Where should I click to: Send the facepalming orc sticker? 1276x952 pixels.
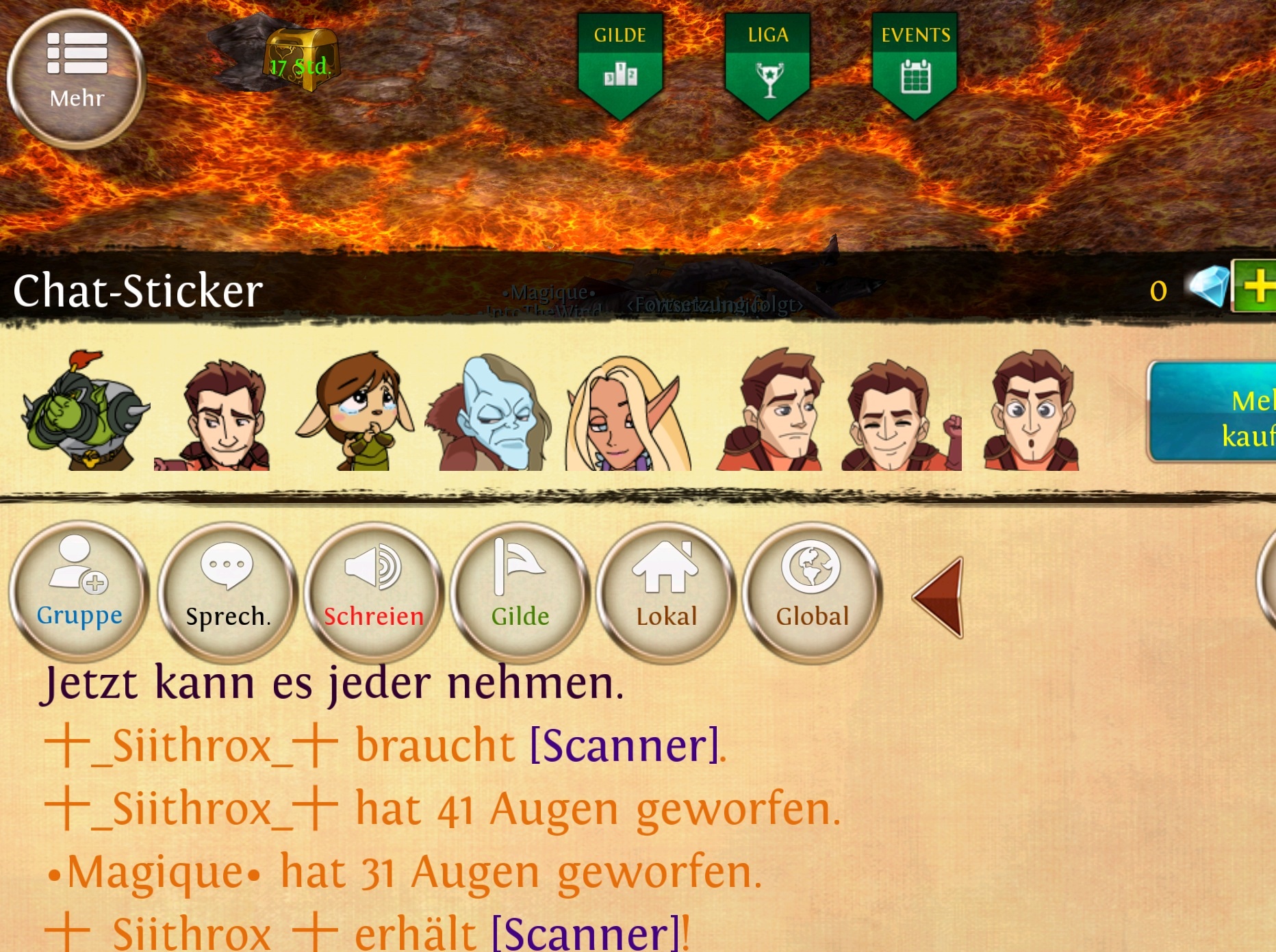coord(84,412)
